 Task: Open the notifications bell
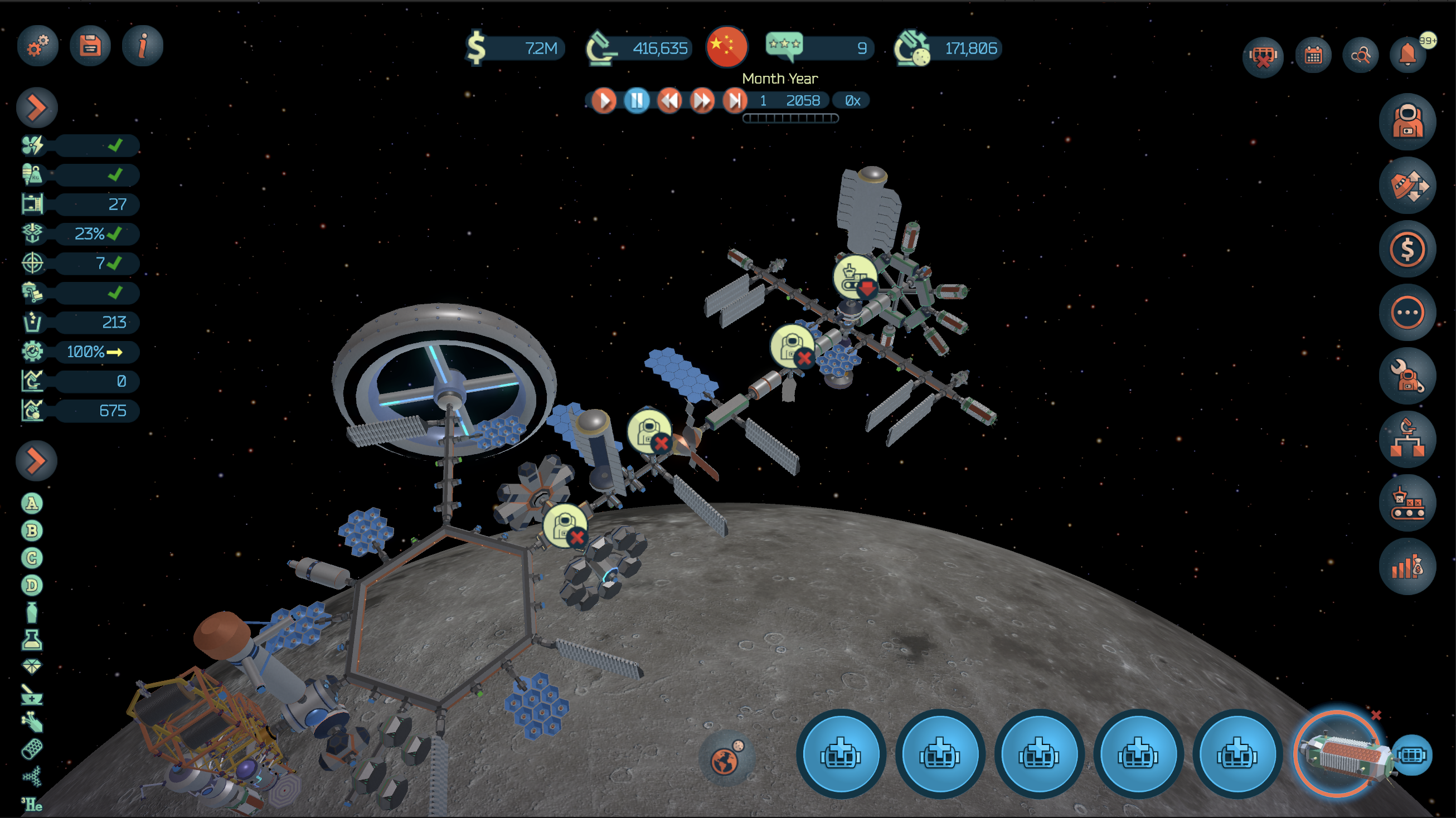point(1408,55)
